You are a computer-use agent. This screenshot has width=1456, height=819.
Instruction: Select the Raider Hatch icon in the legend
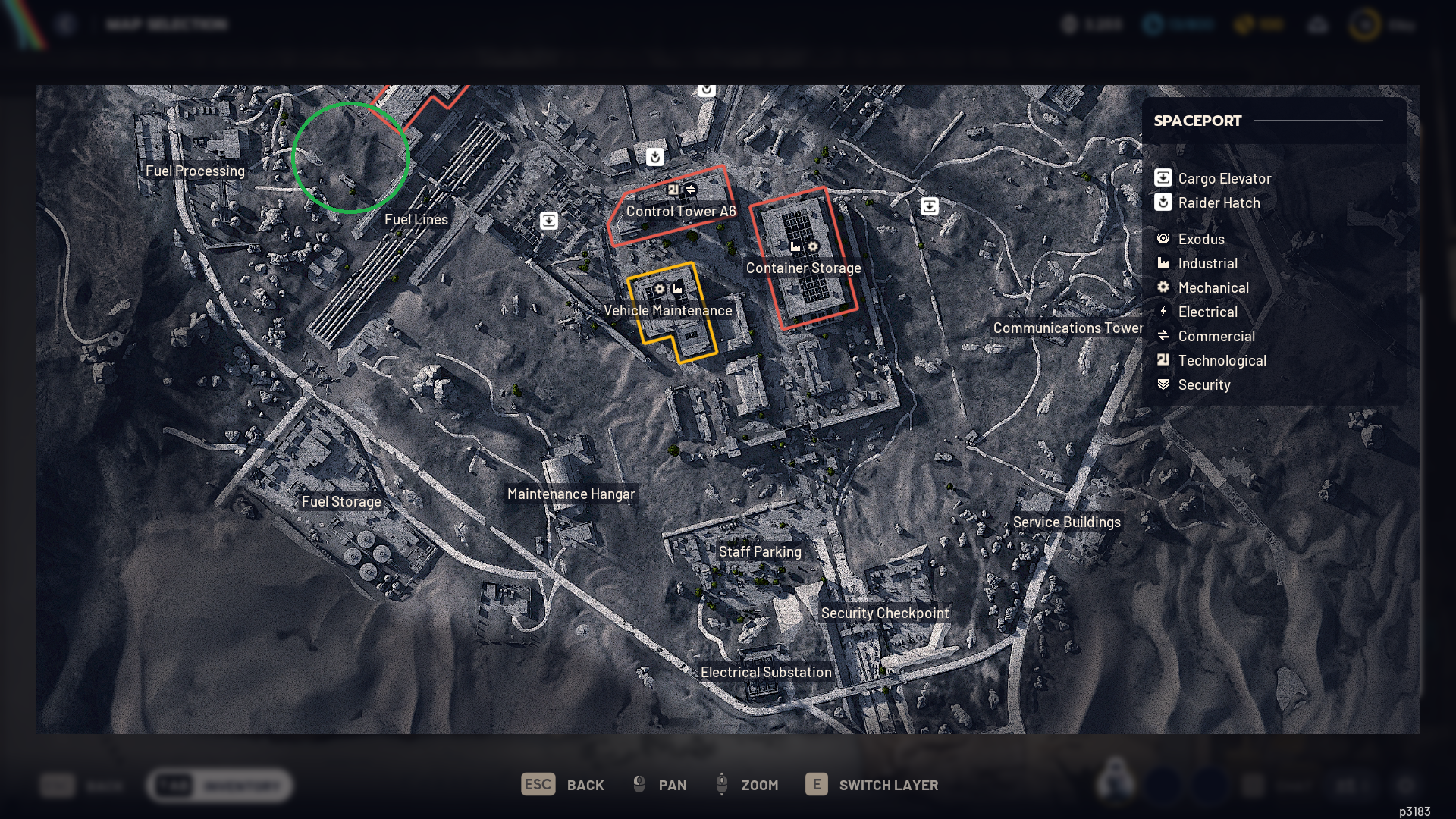click(x=1163, y=202)
